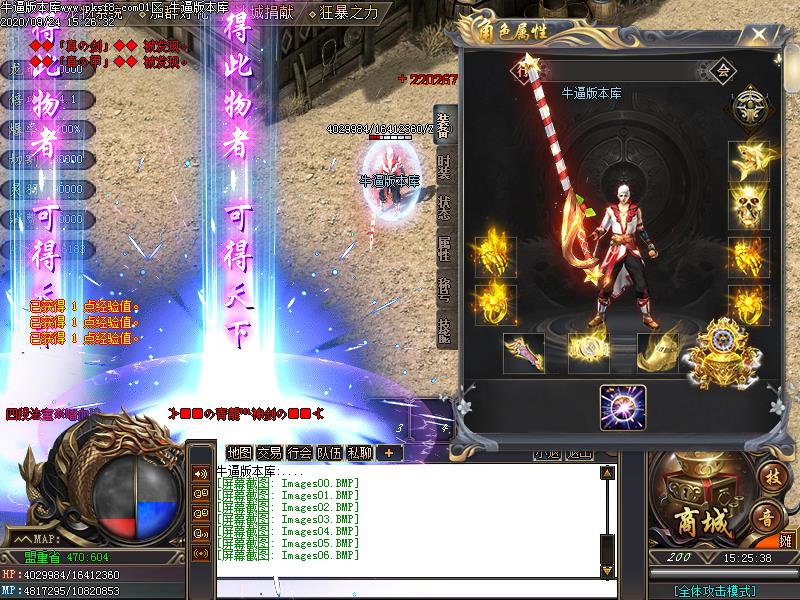Screen dimensions: 800x600
Task: Switch to the 交易 trade tab
Action: 270,452
